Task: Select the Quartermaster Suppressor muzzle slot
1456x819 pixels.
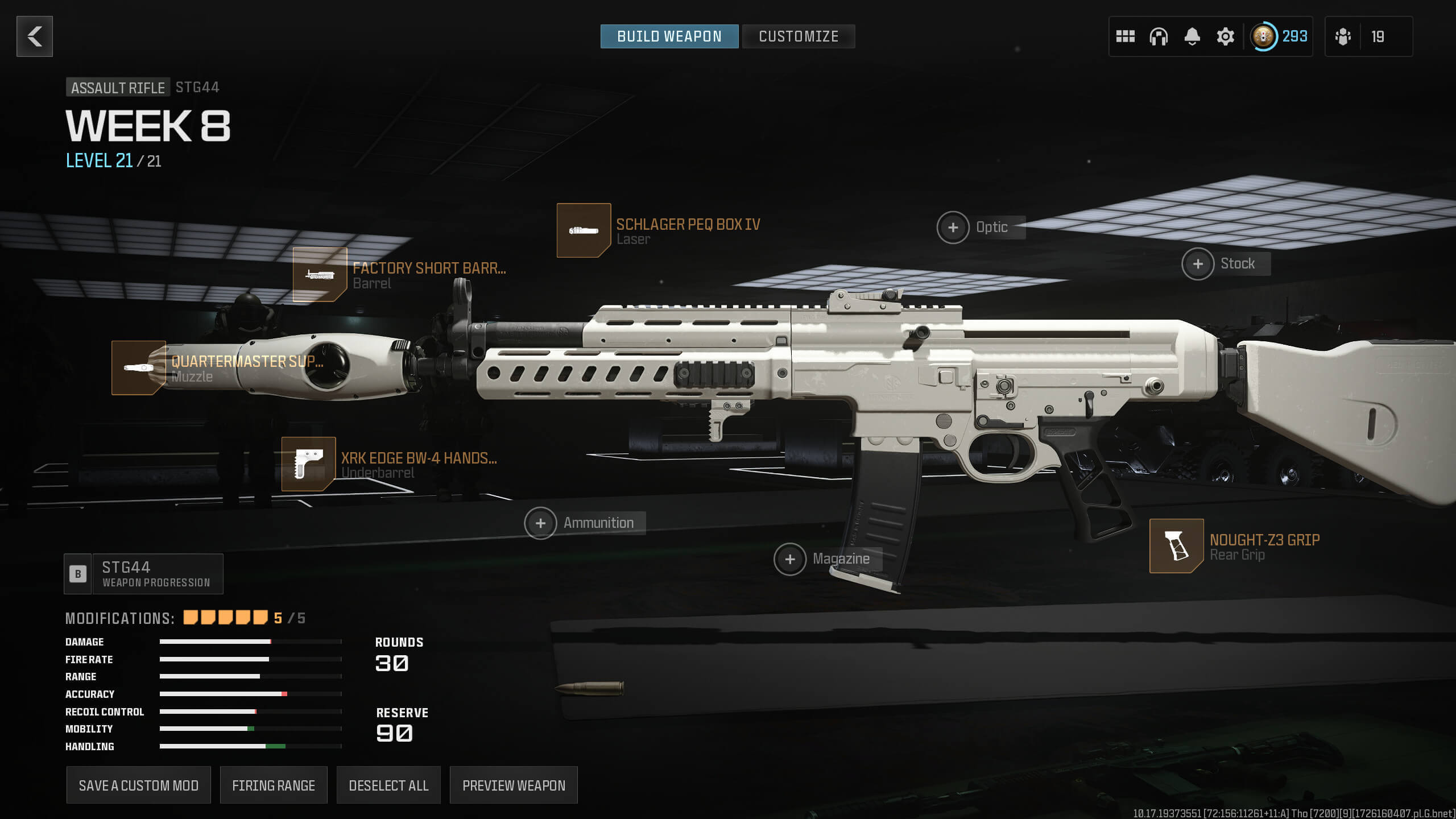Action: [x=139, y=367]
